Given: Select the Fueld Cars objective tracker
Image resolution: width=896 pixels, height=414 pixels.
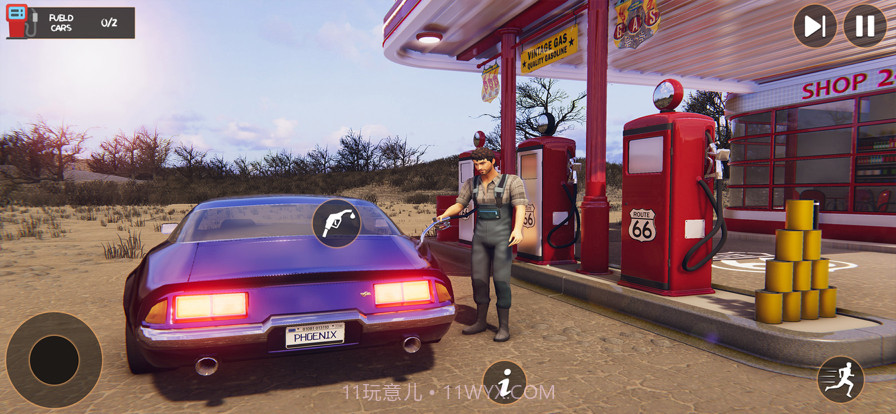Looking at the screenshot, I should point(70,22).
